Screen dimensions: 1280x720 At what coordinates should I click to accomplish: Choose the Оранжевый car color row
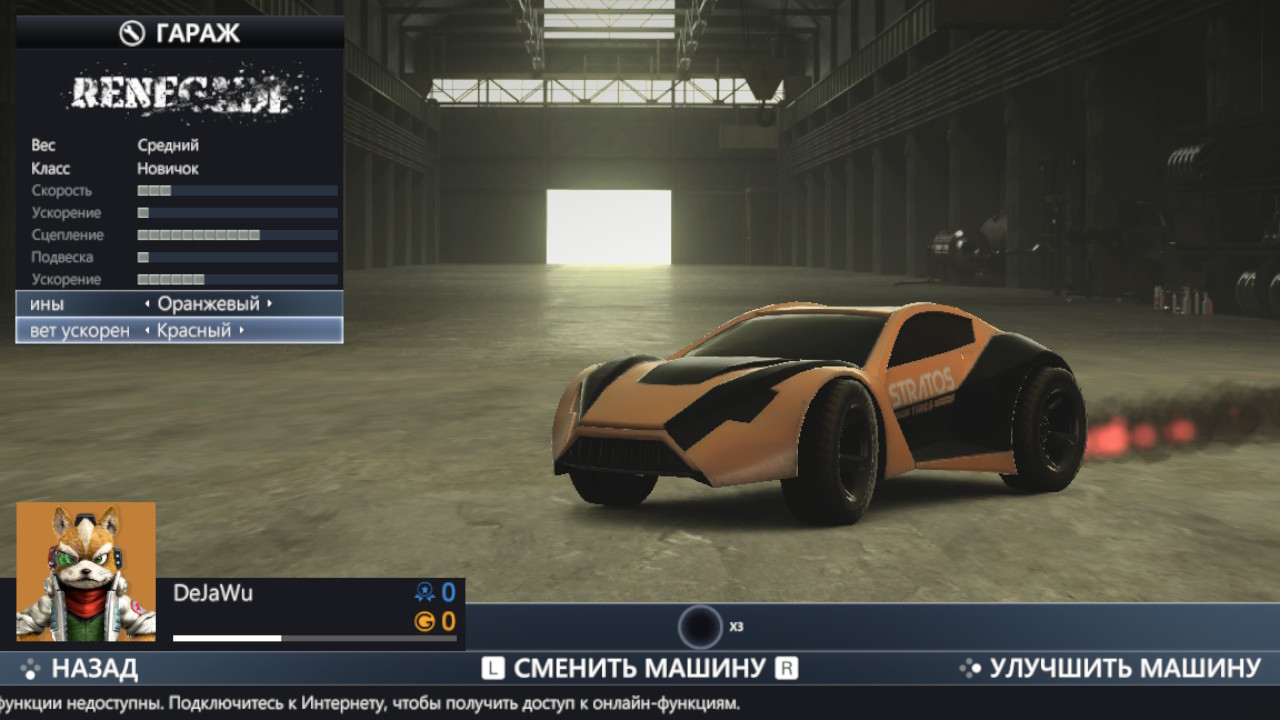pos(179,304)
